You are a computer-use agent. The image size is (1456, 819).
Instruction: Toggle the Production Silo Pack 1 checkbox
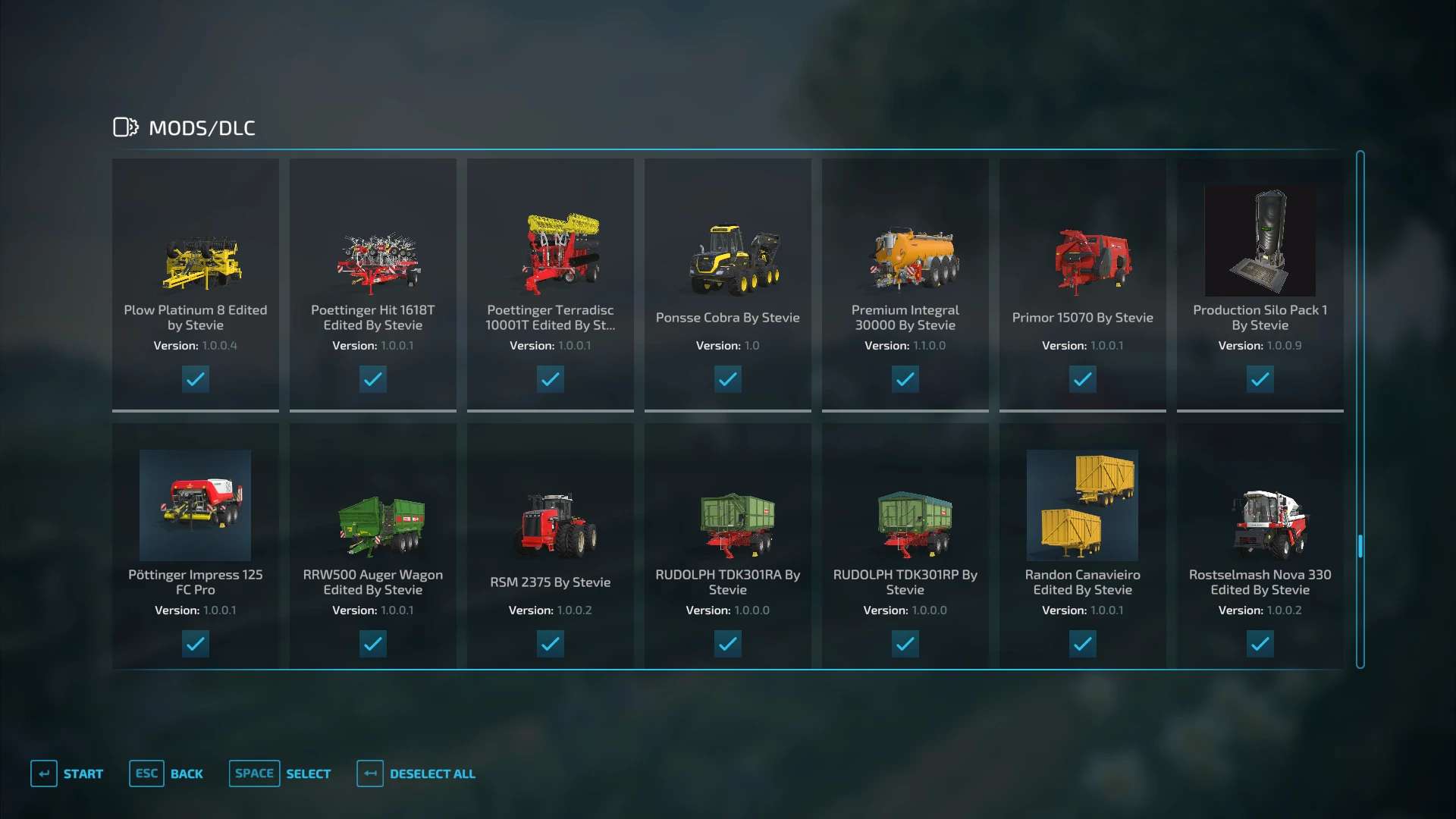tap(1260, 379)
